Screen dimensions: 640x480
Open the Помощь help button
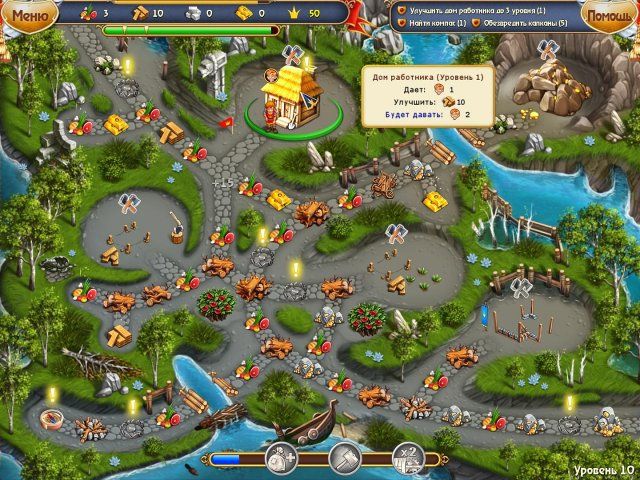click(610, 17)
